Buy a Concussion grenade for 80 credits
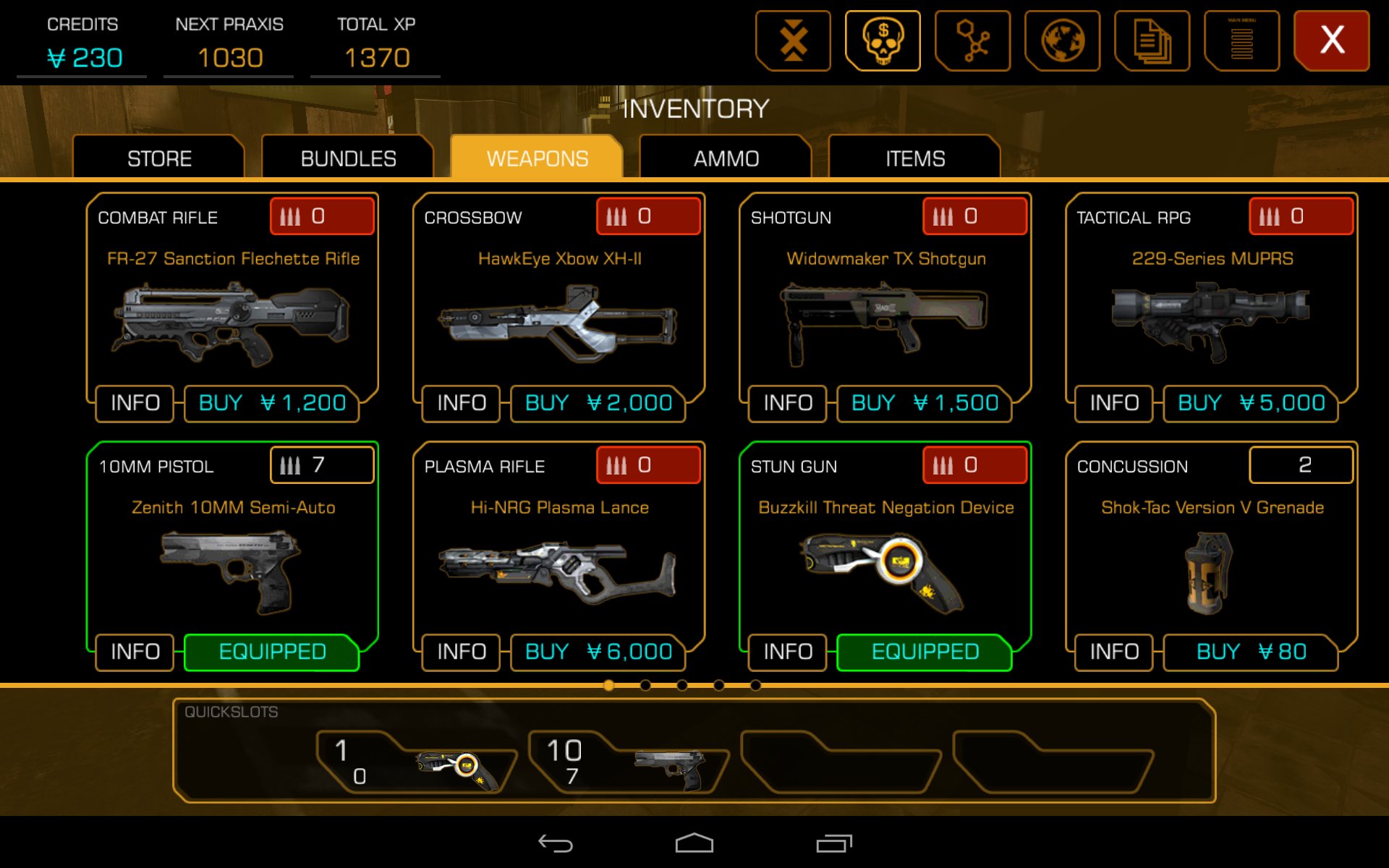This screenshot has height=868, width=1389. 1251,652
